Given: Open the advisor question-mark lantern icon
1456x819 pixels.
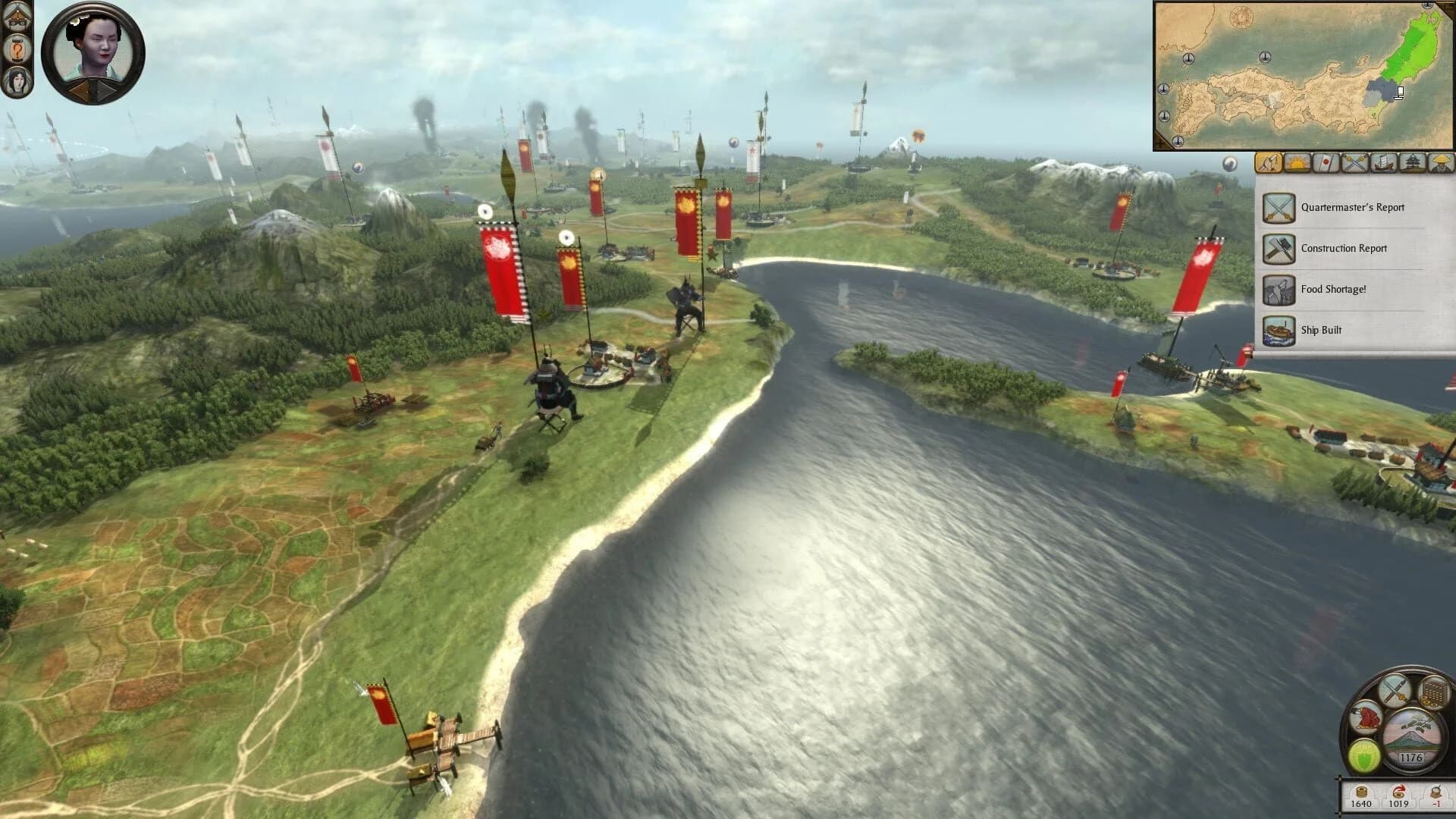Looking at the screenshot, I should click(17, 49).
